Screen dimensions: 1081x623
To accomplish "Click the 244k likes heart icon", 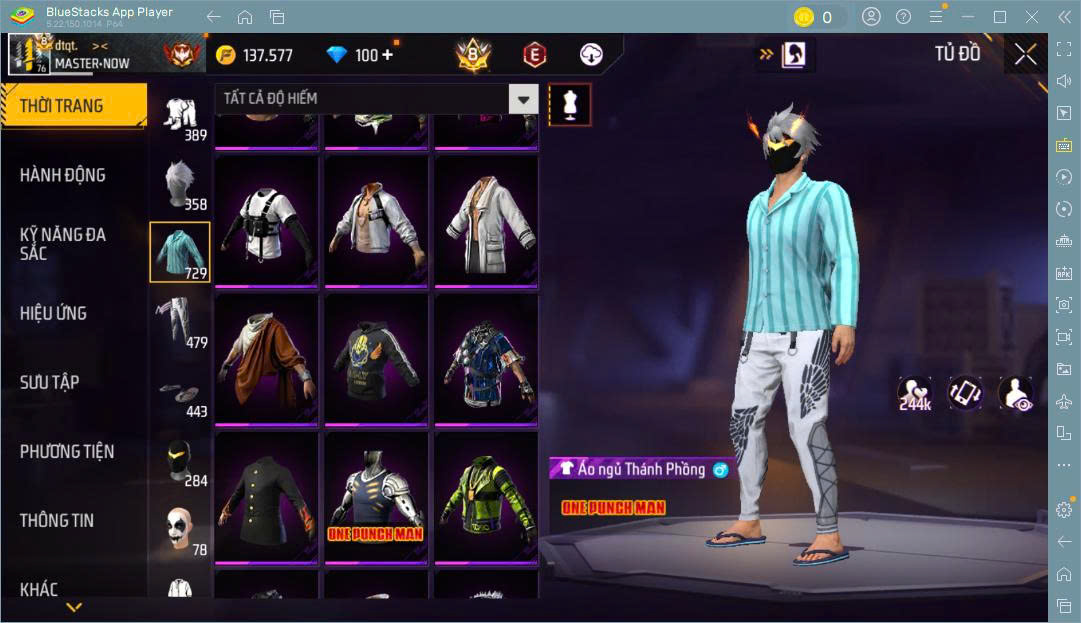I will coord(914,393).
